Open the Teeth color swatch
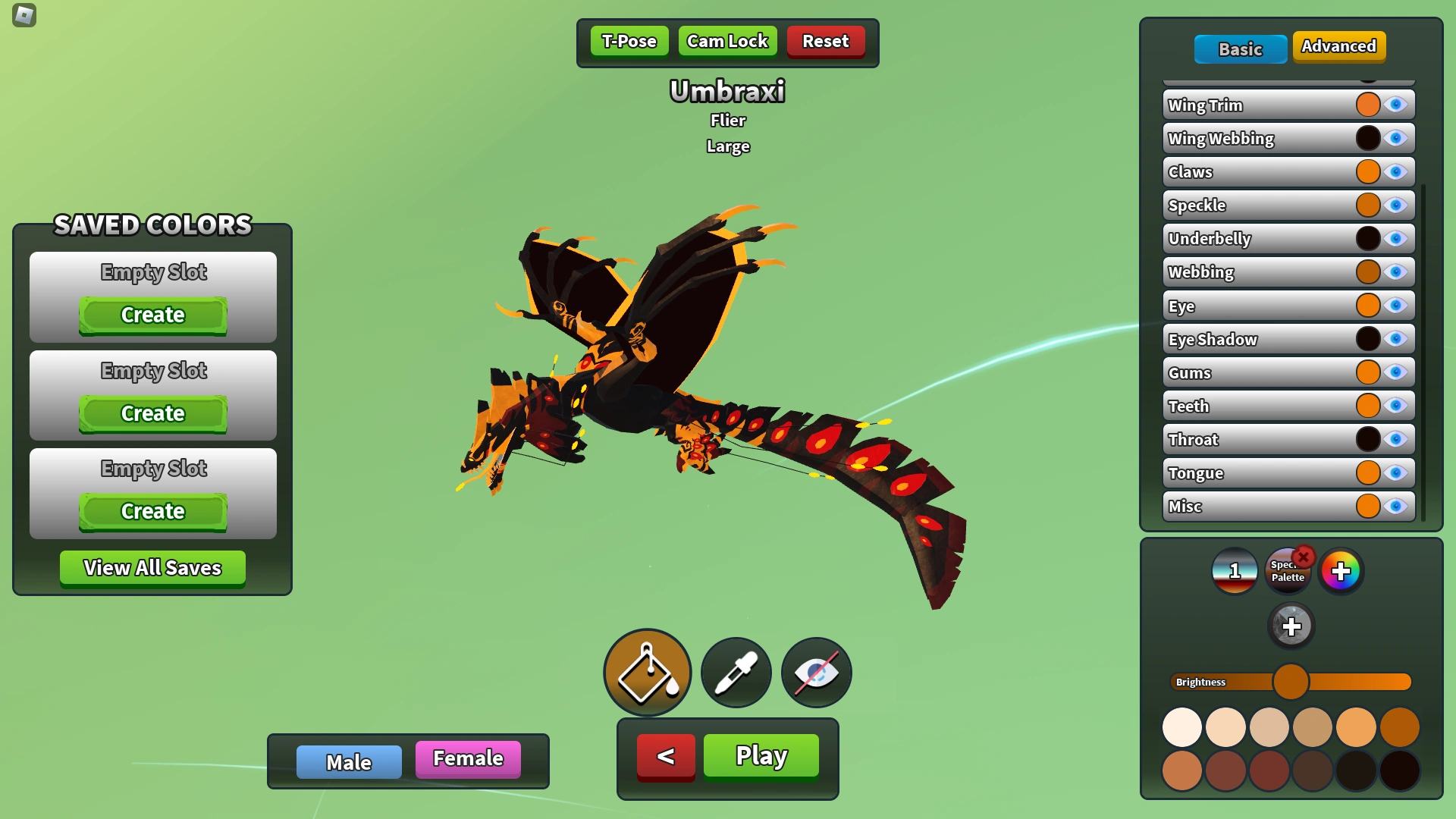Screen dimensions: 1456x819 1368,405
